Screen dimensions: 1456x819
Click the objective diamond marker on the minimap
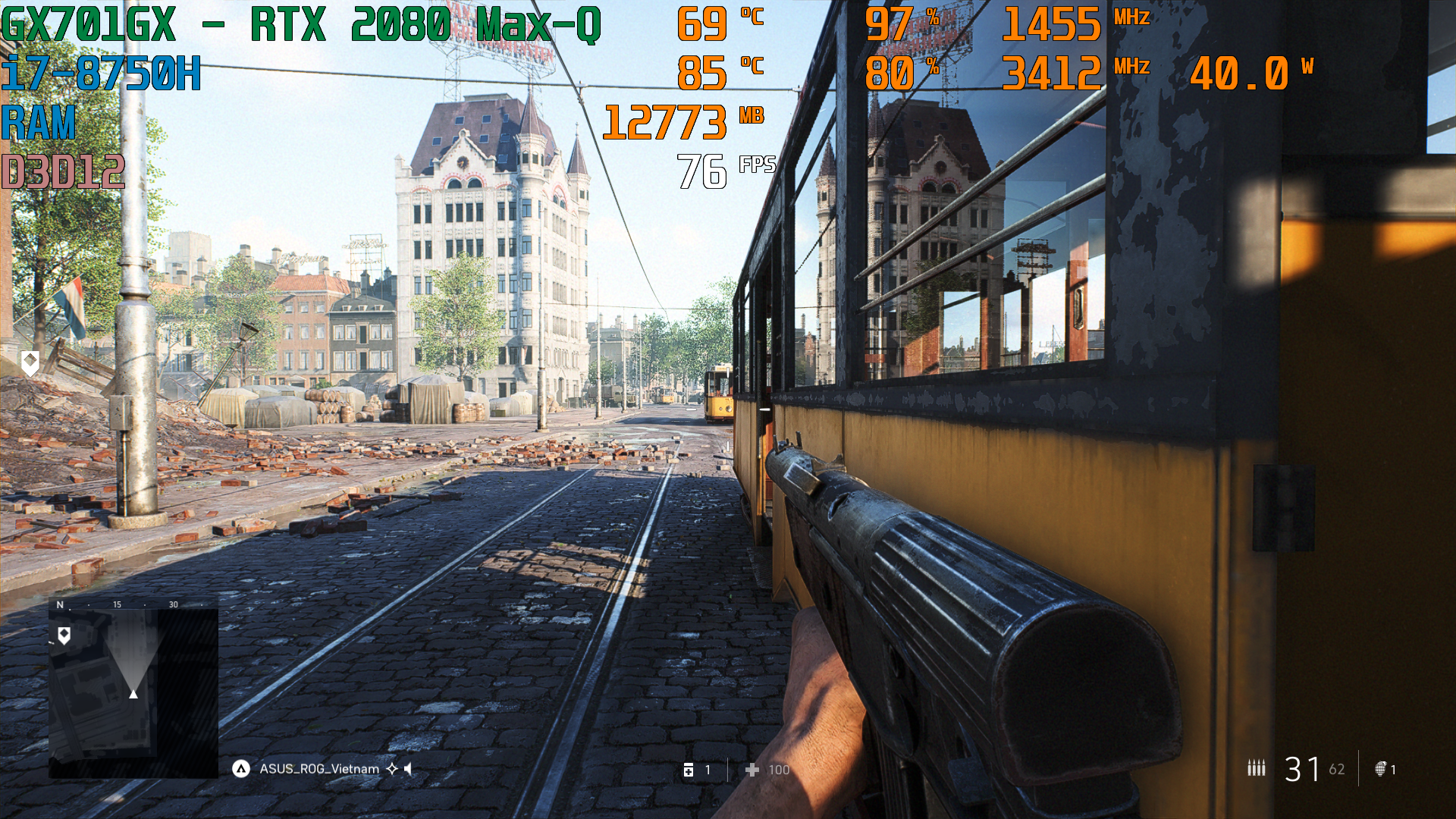pyautogui.click(x=64, y=633)
